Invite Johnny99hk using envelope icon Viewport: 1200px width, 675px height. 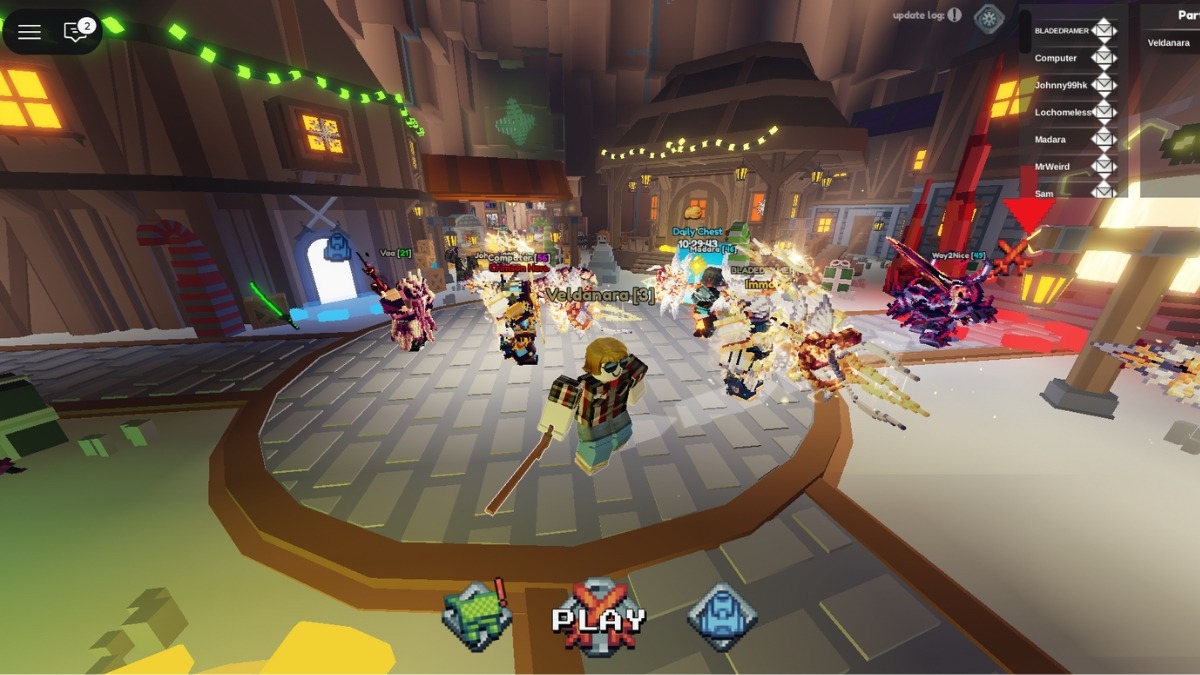1104,85
